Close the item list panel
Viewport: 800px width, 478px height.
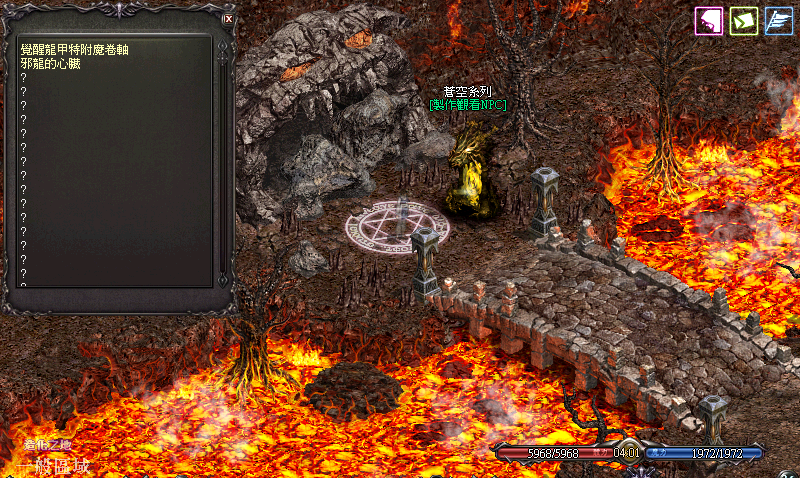[228, 18]
